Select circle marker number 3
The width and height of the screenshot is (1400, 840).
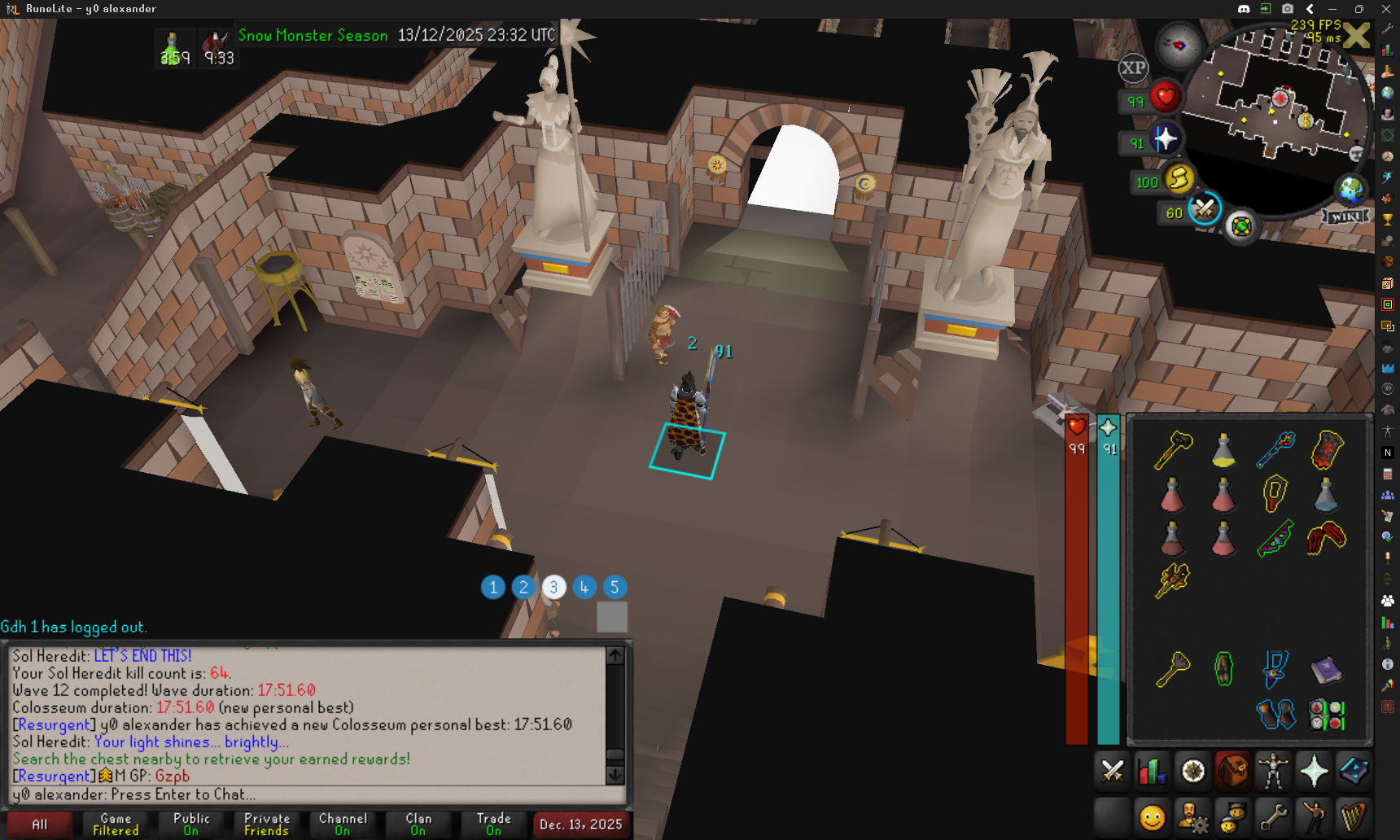tap(553, 587)
